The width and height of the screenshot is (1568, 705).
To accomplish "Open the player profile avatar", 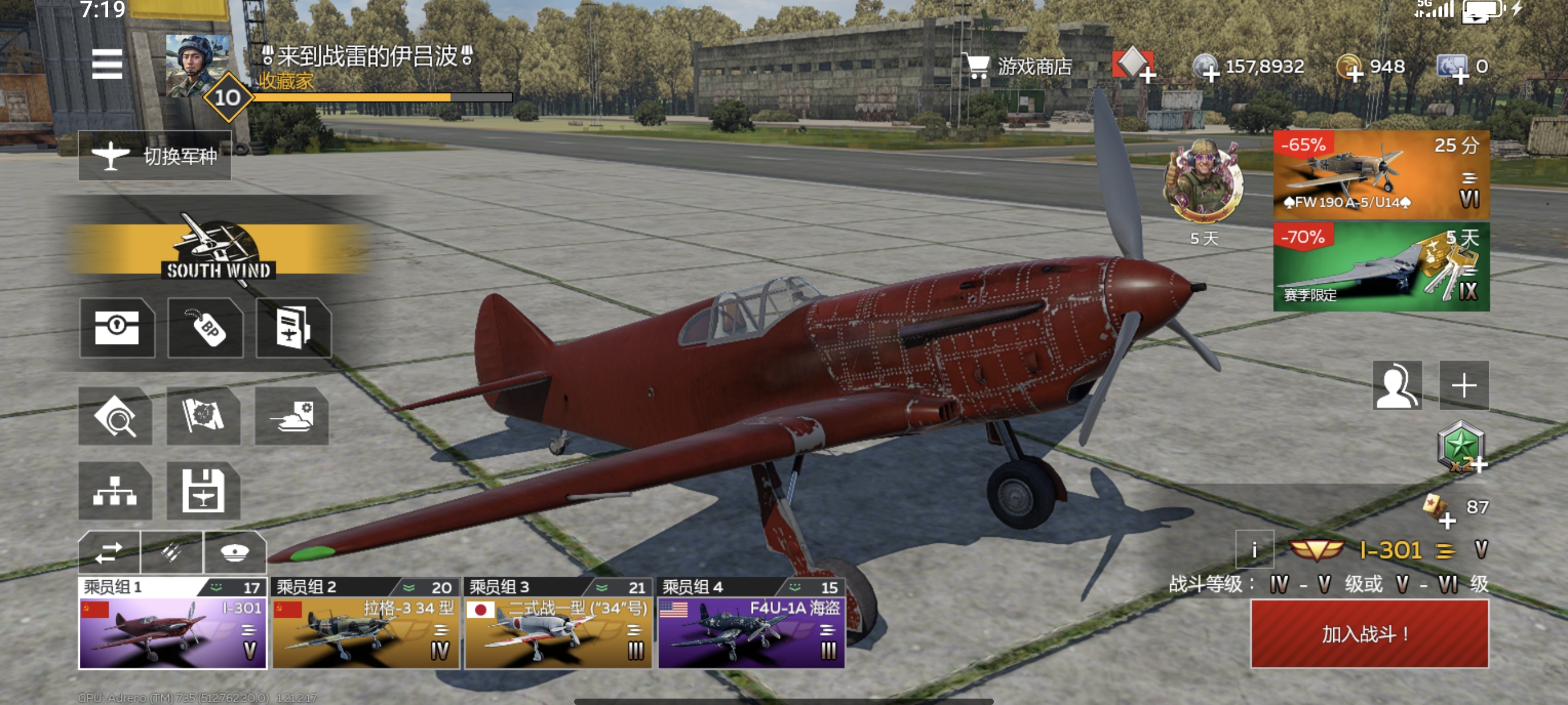I will (x=197, y=66).
